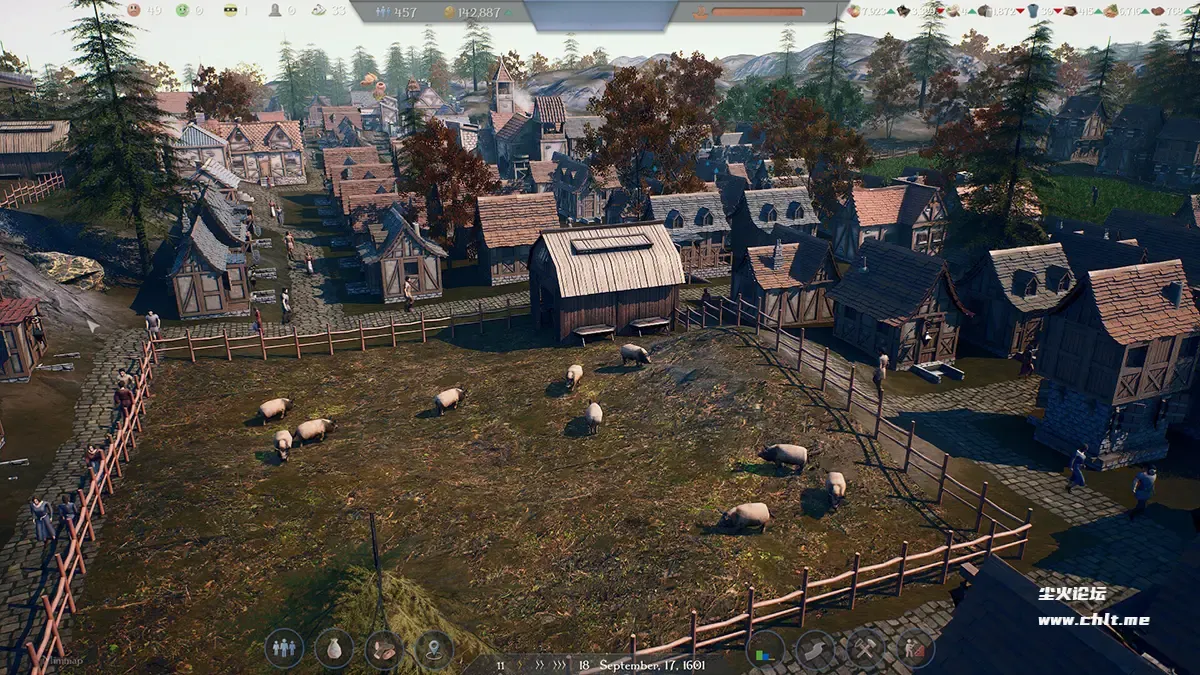Set game speed to double arrows
1200x675 pixels.
click(x=540, y=664)
